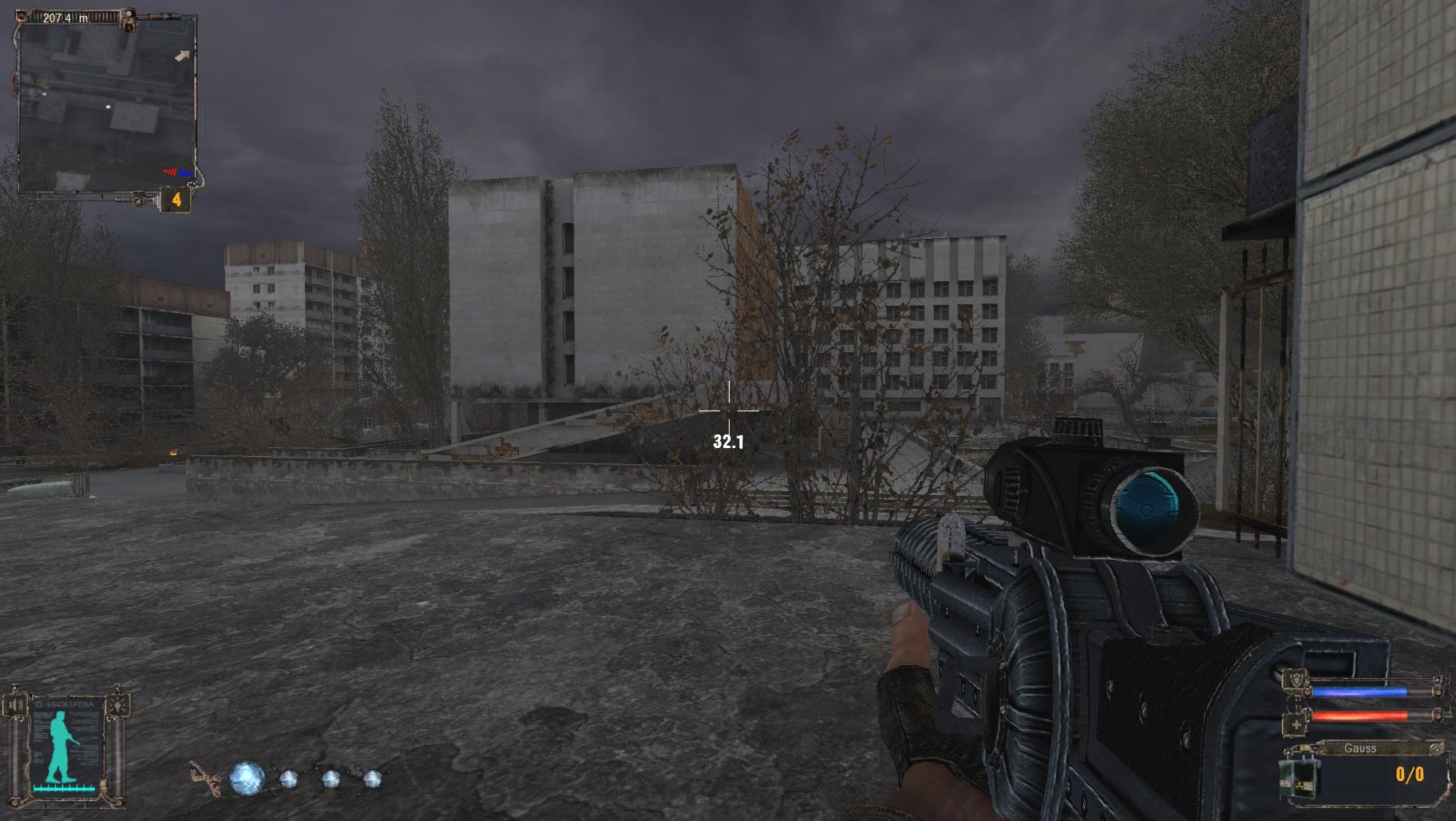Select the large glowing blue artifact
Image resolution: width=1456 pixels, height=821 pixels.
[x=246, y=778]
